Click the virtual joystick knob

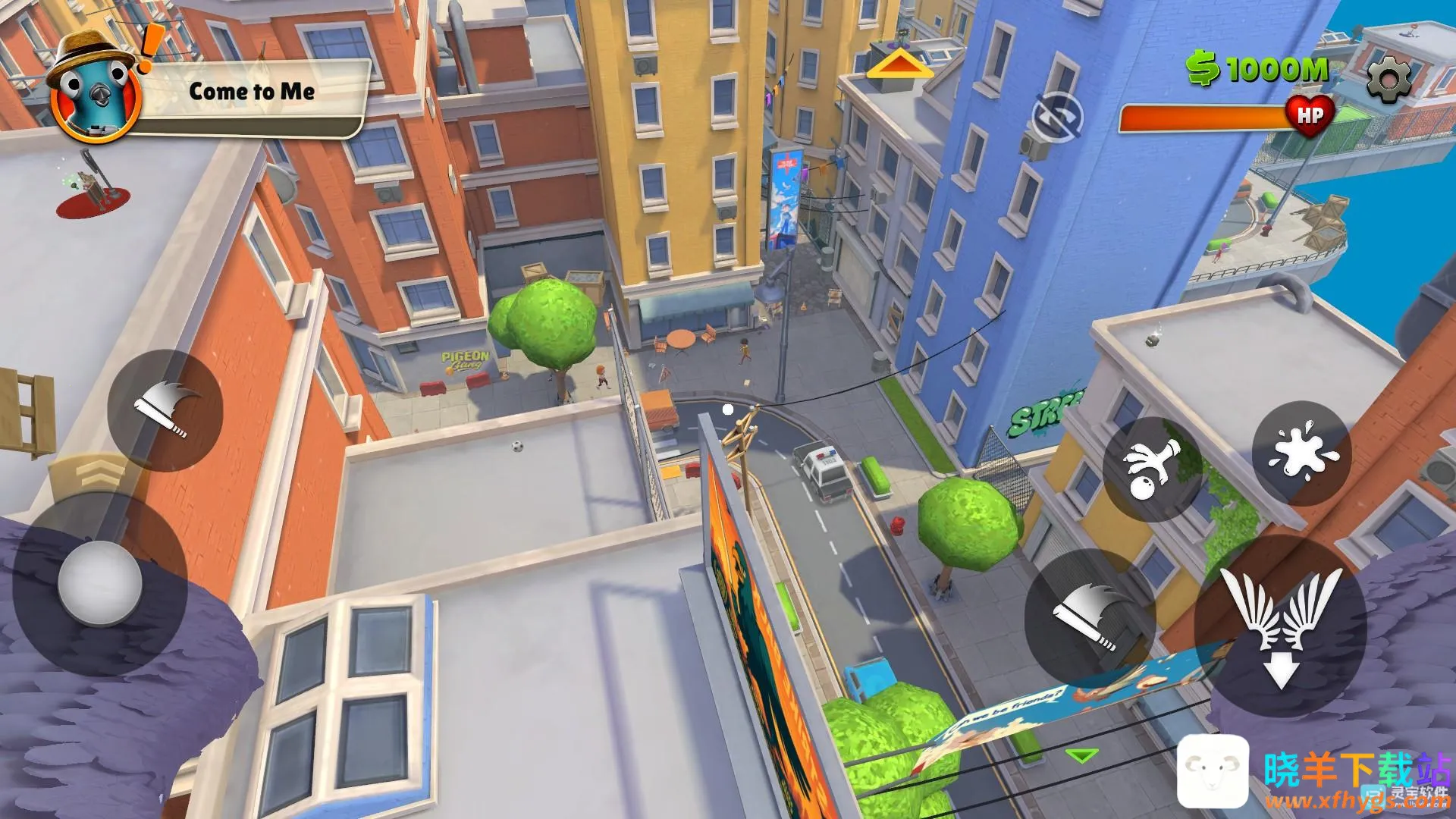(99, 583)
